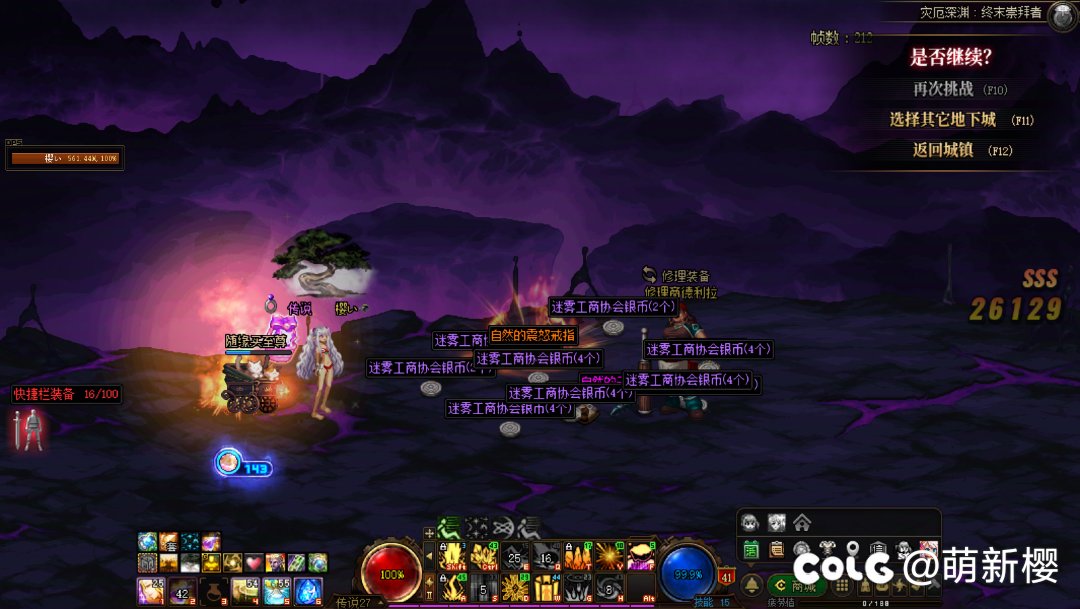This screenshot has height=609, width=1080.
Task: Click the empty potion flask slot 3
Action: (x=215, y=590)
